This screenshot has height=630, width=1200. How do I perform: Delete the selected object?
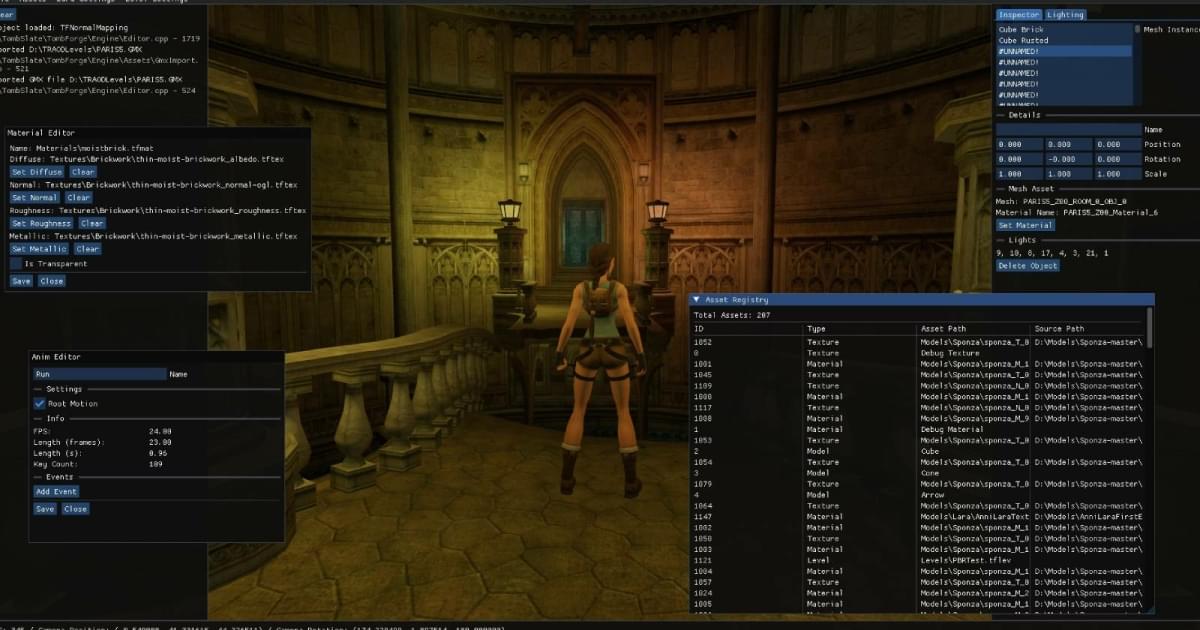click(x=1028, y=266)
